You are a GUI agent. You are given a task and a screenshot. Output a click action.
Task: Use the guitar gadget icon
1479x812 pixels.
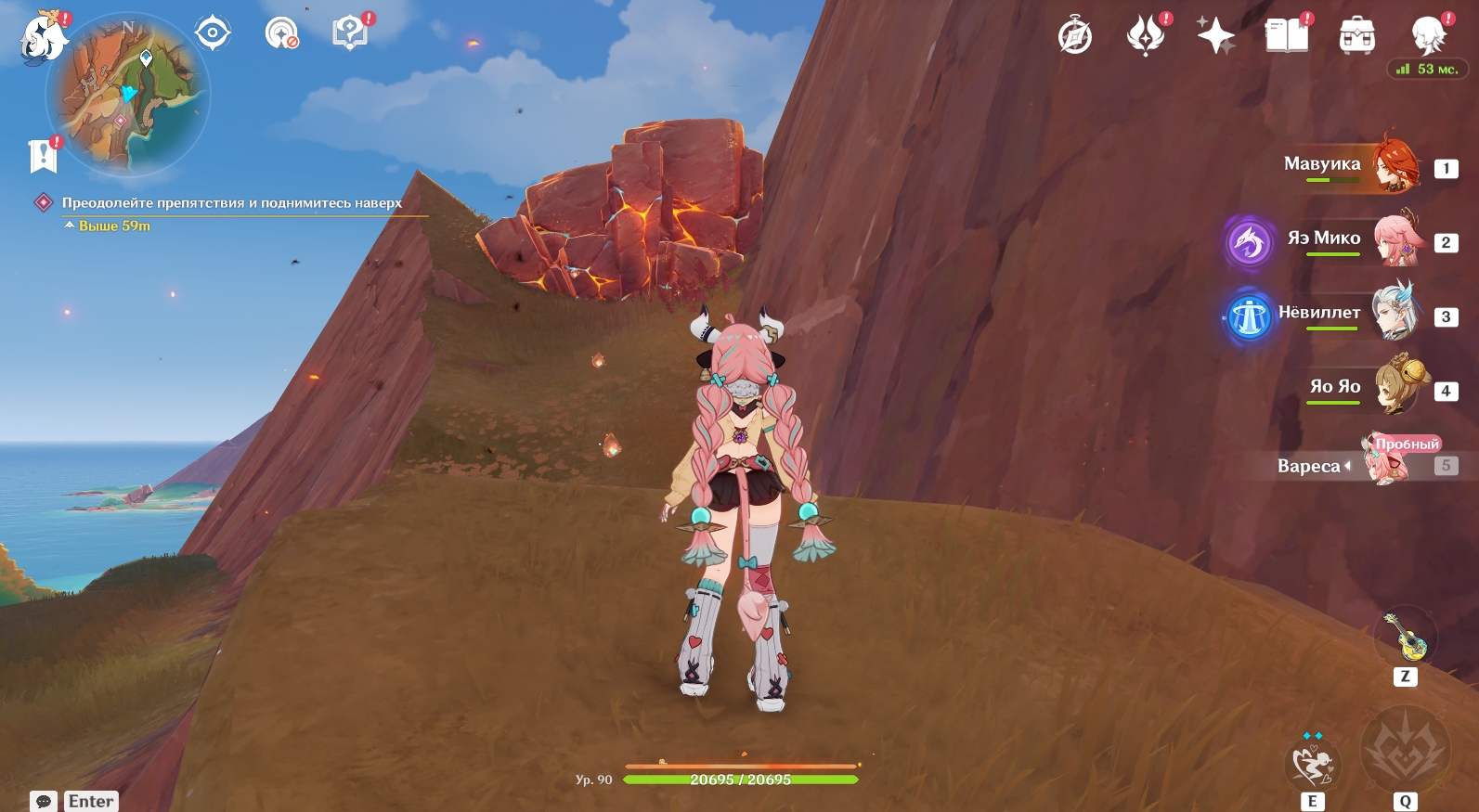pos(1406,637)
